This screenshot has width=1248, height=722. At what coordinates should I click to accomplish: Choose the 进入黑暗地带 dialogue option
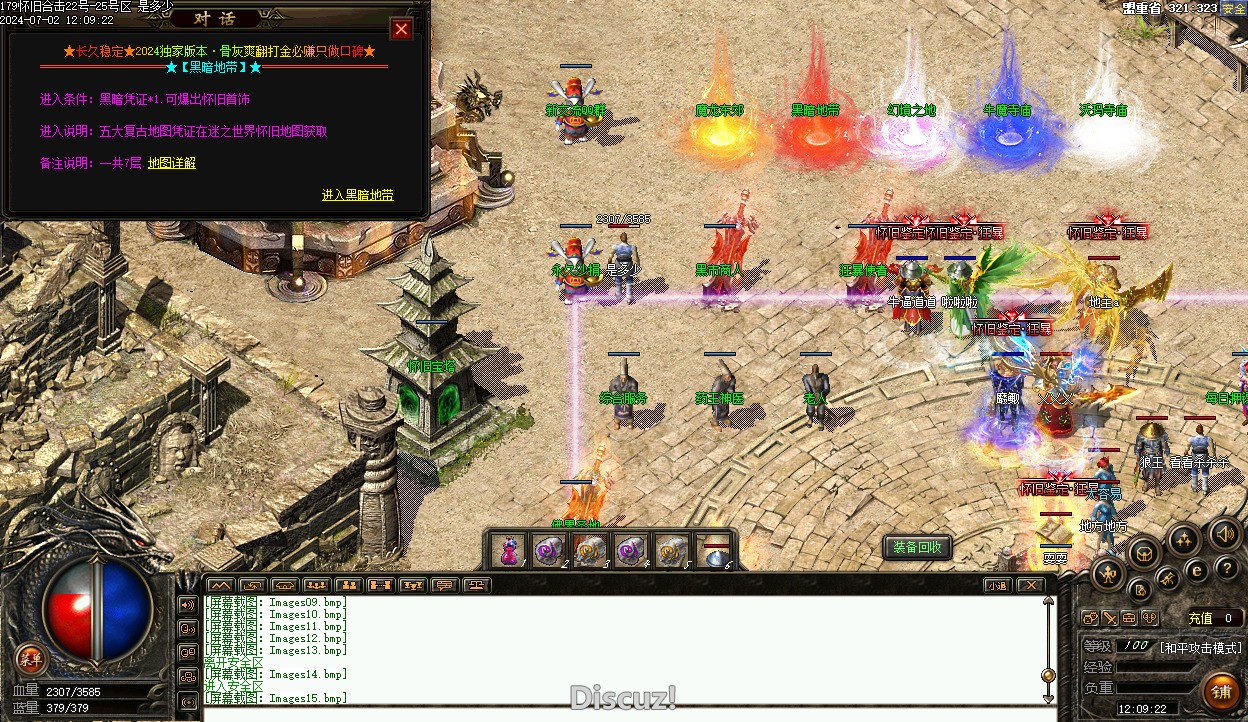(x=357, y=195)
